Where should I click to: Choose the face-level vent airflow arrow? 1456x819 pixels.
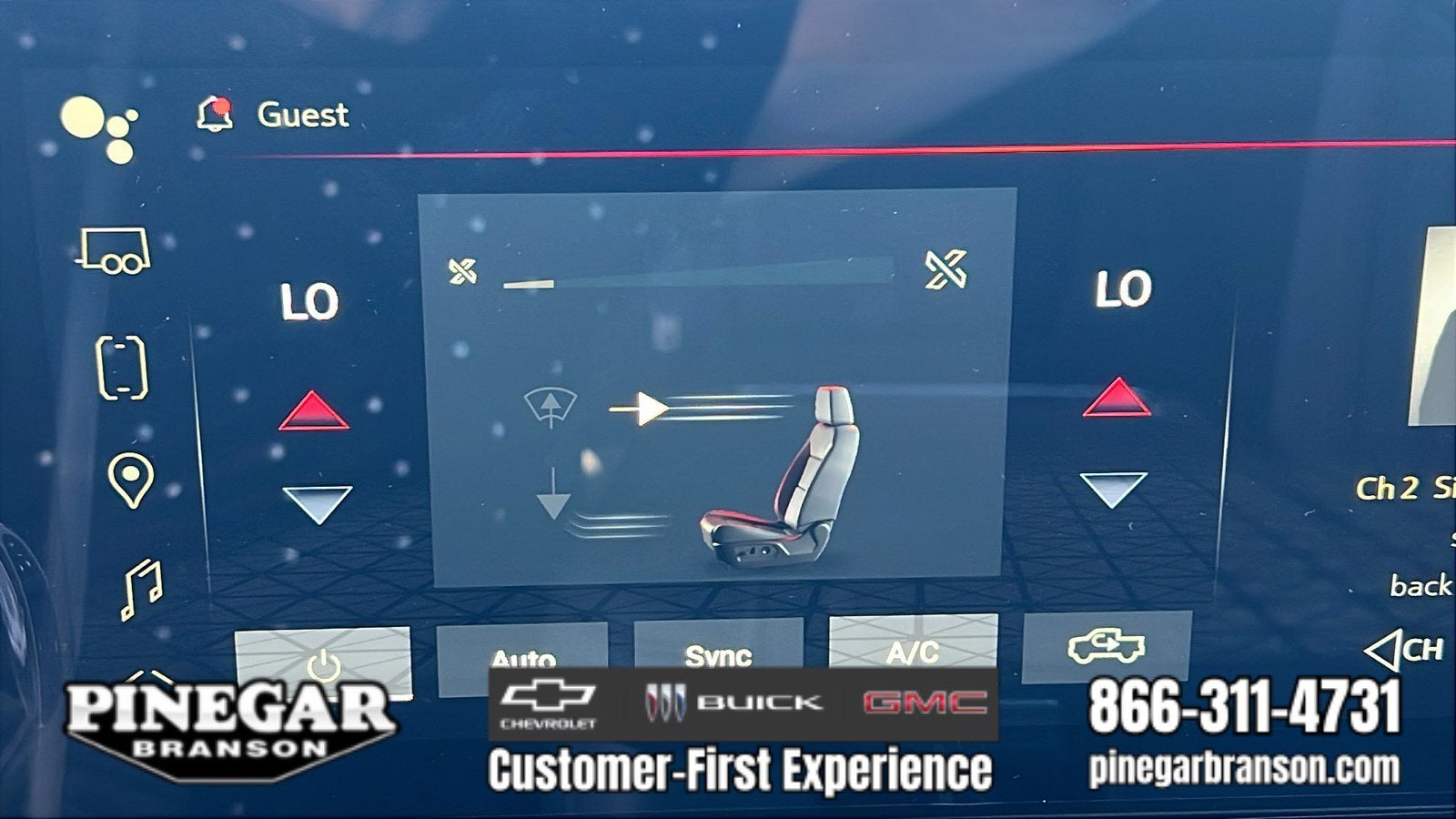pos(640,409)
